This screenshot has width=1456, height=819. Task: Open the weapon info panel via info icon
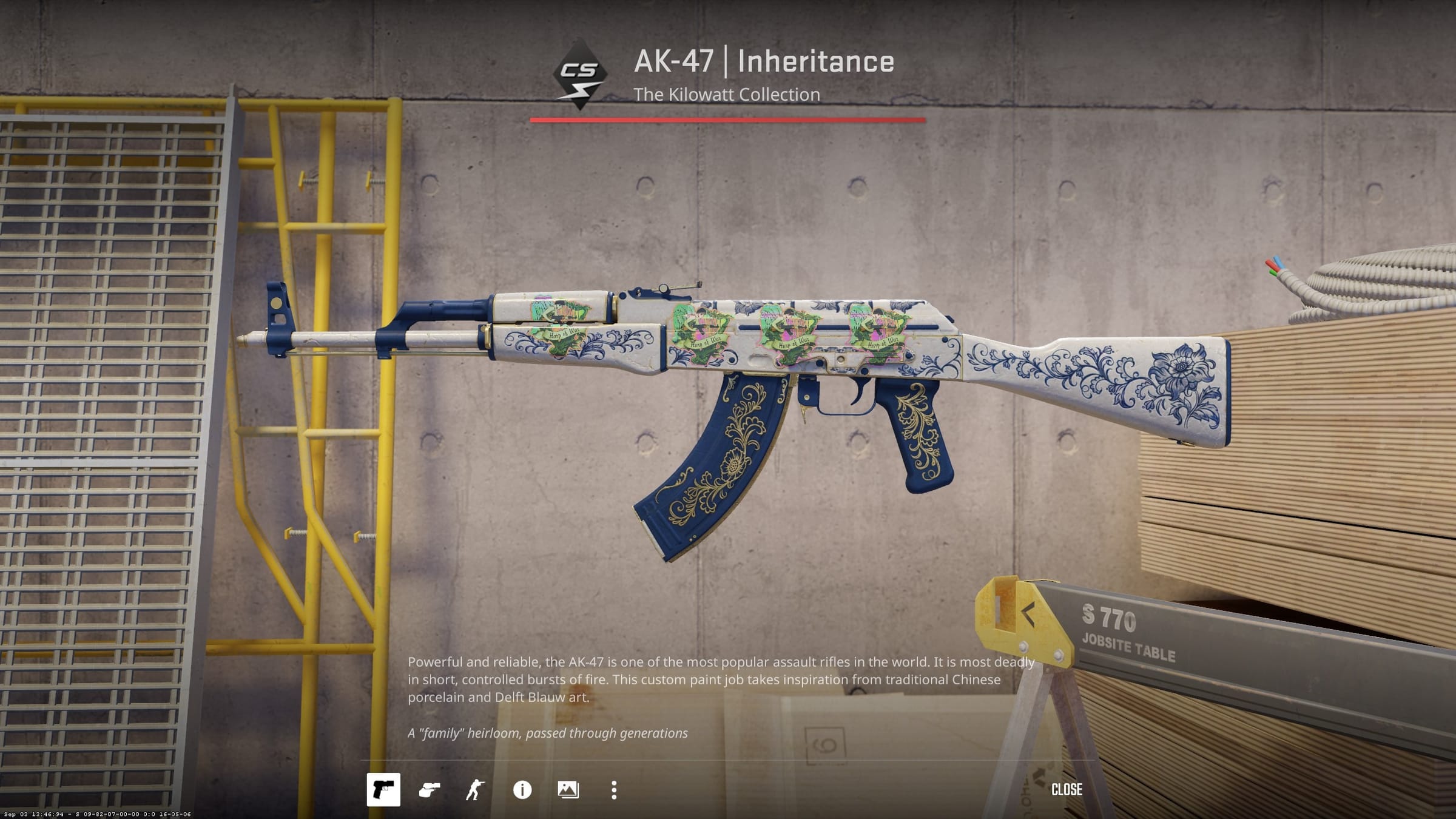click(x=522, y=790)
